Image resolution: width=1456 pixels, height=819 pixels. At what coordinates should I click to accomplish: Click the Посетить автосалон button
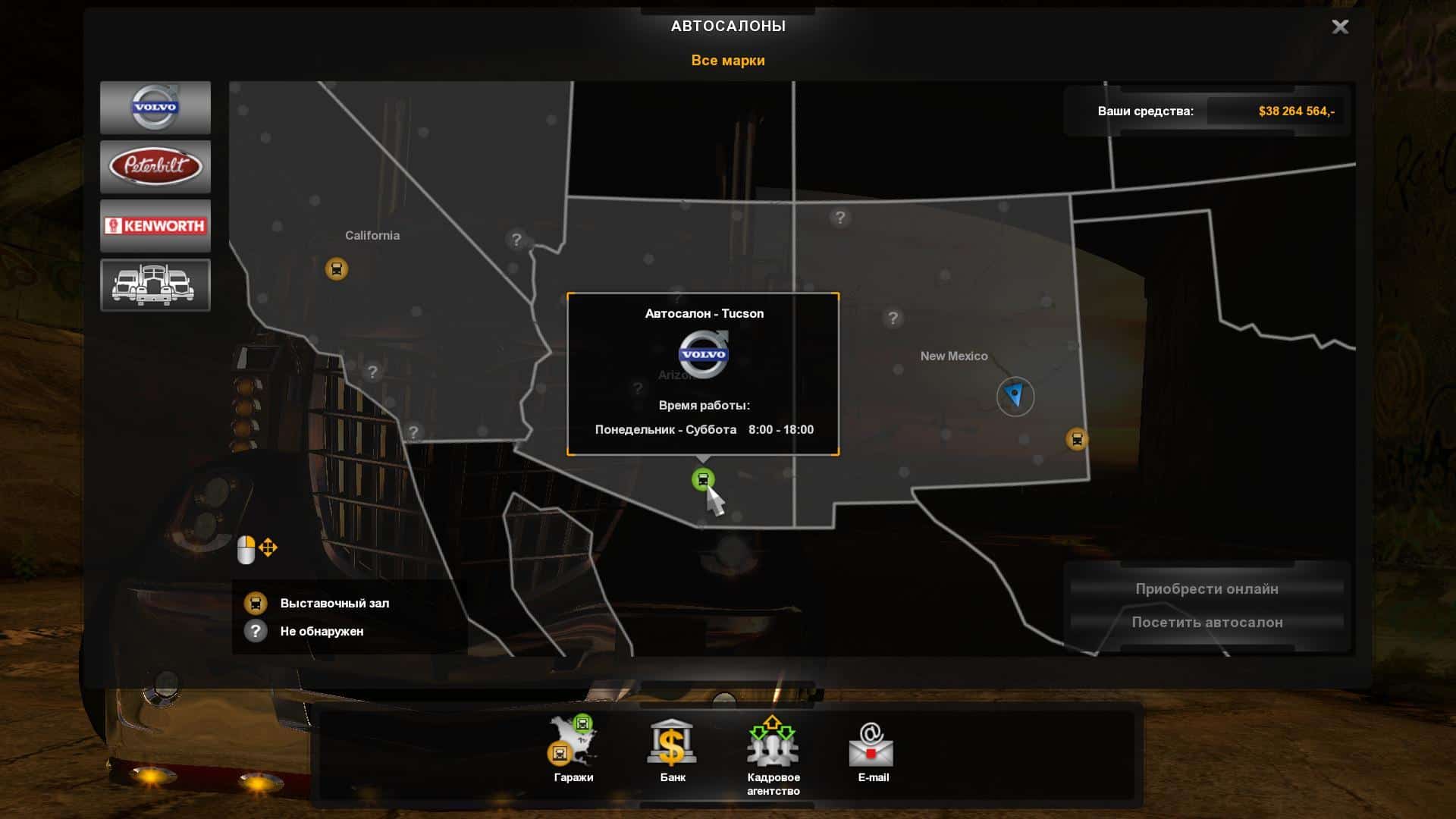pyautogui.click(x=1207, y=623)
